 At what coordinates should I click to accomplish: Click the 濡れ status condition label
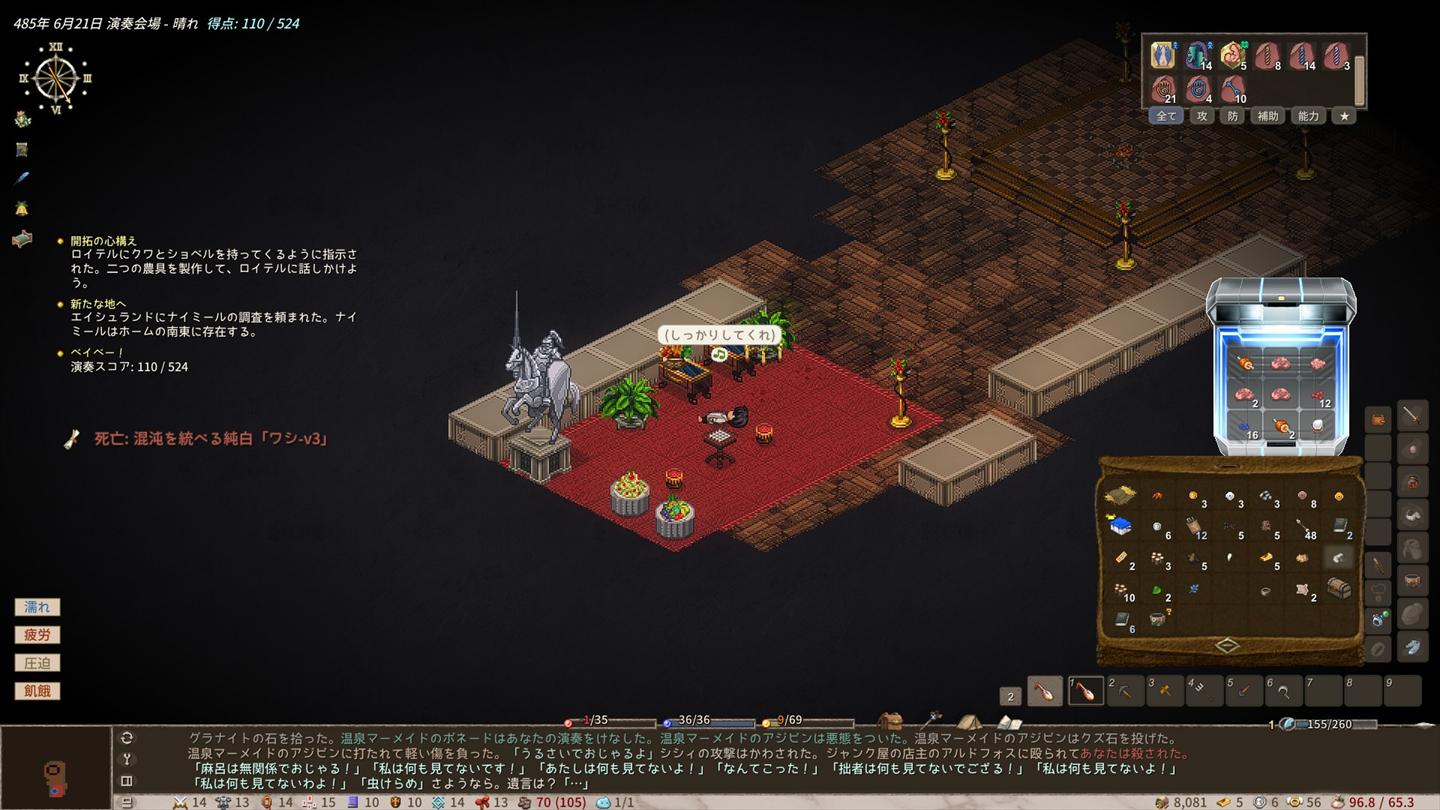[x=37, y=607]
